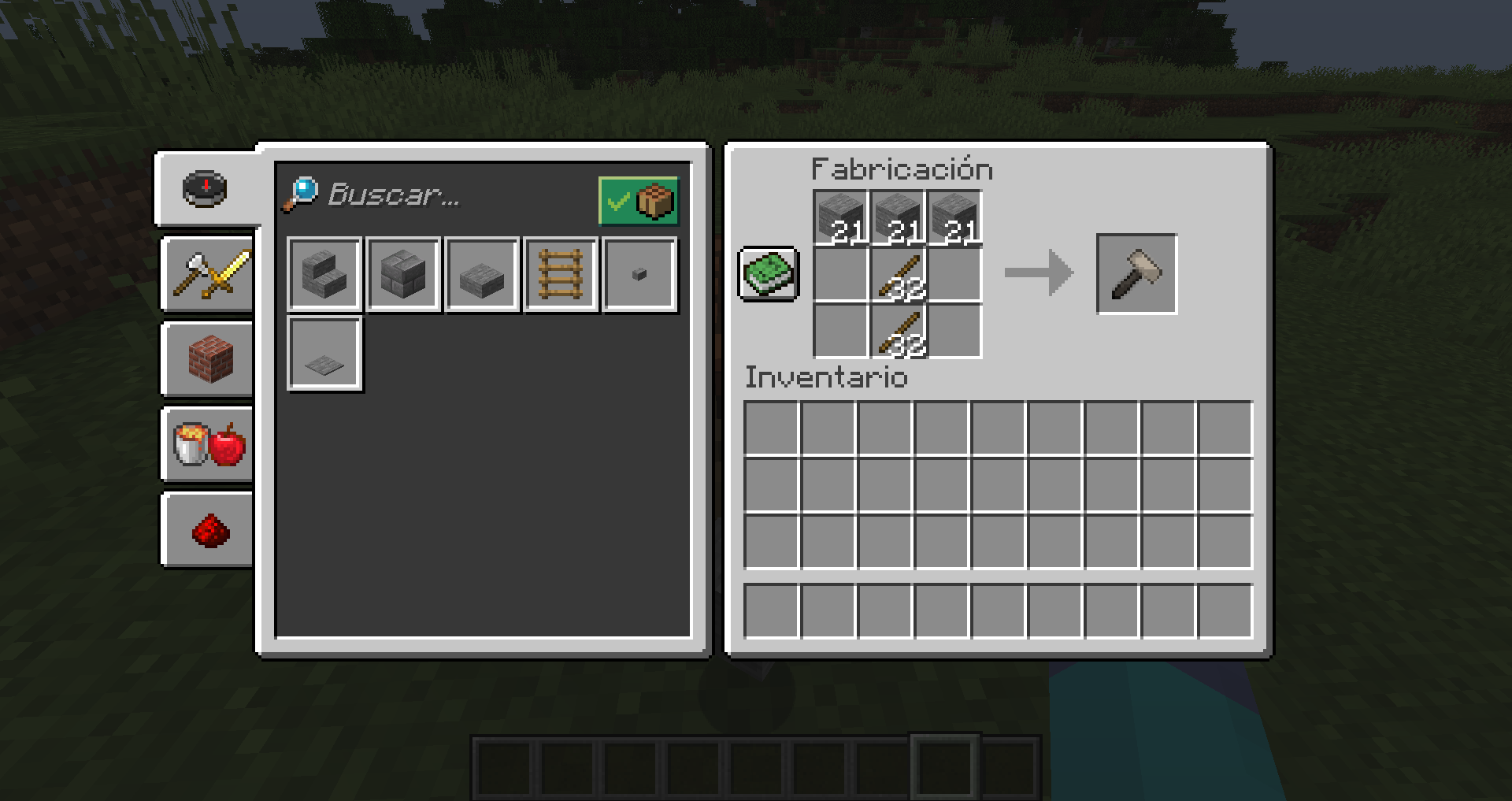The width and height of the screenshot is (1512, 801).
Task: Select the stone pressure plate recipe
Action: tap(324, 353)
